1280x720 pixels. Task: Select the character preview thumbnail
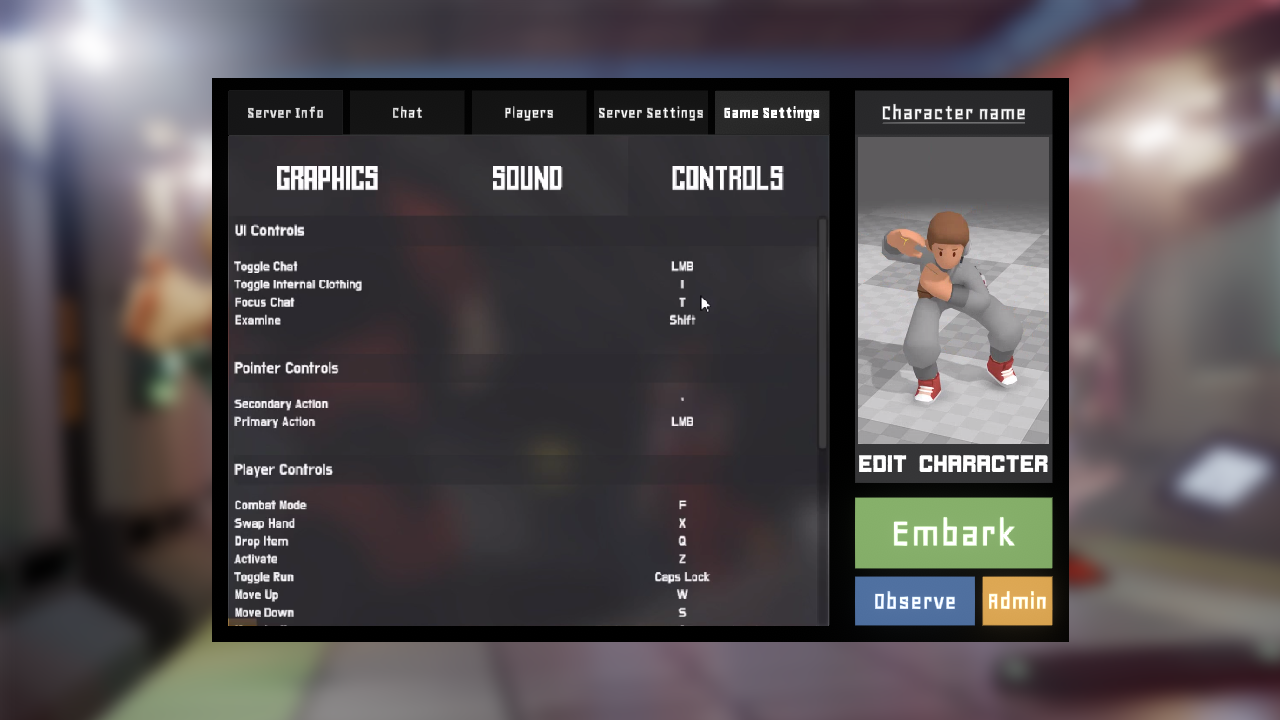[x=953, y=290]
